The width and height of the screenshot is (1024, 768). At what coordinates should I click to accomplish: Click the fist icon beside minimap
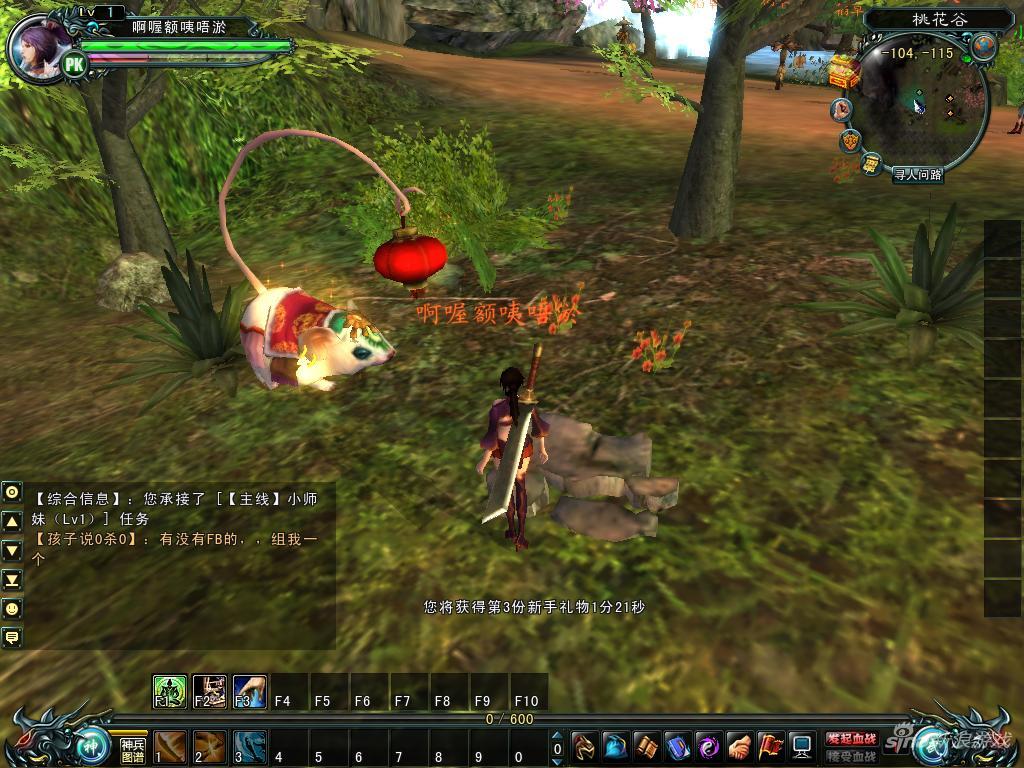pyautogui.click(x=843, y=109)
